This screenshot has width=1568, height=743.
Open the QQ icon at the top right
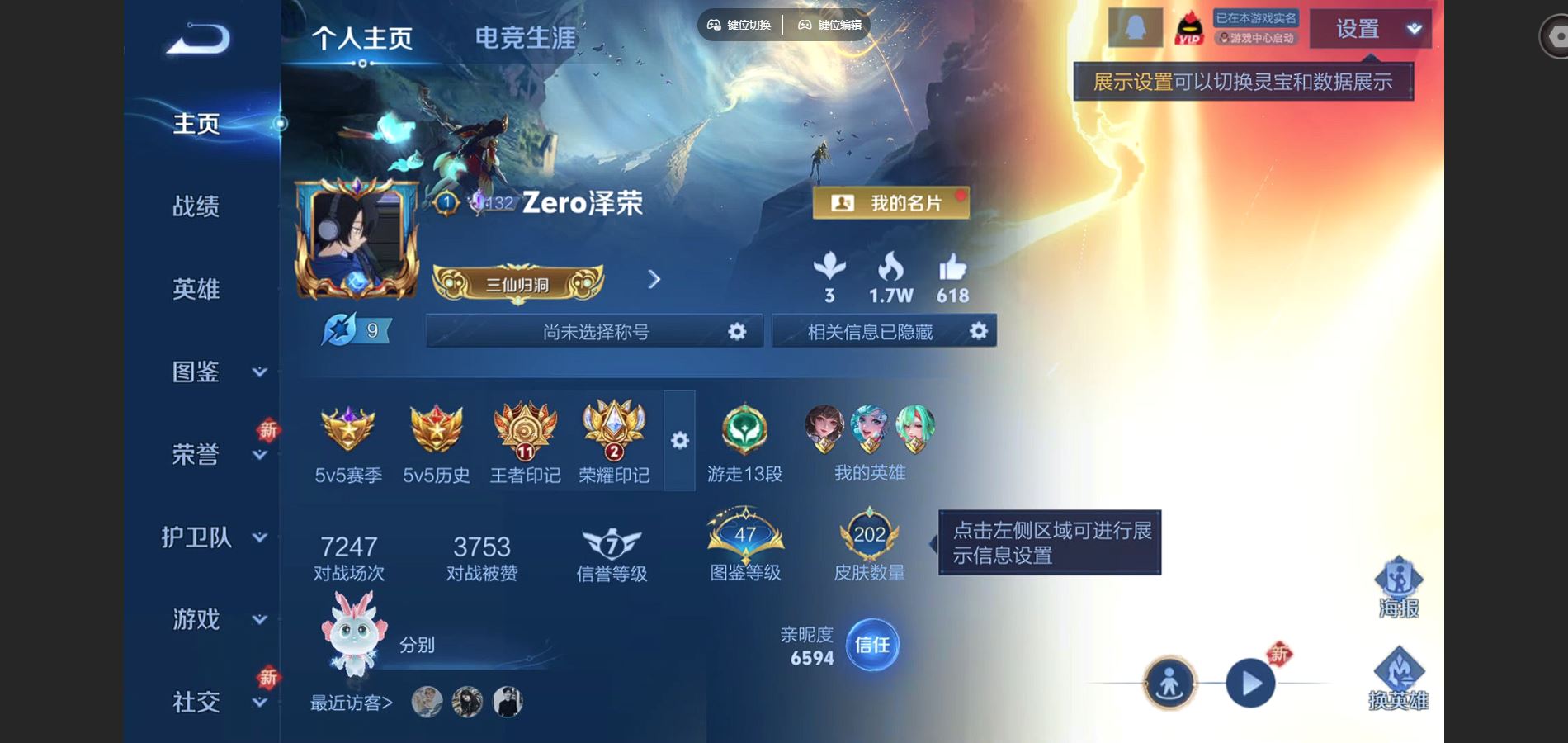pos(1133,27)
